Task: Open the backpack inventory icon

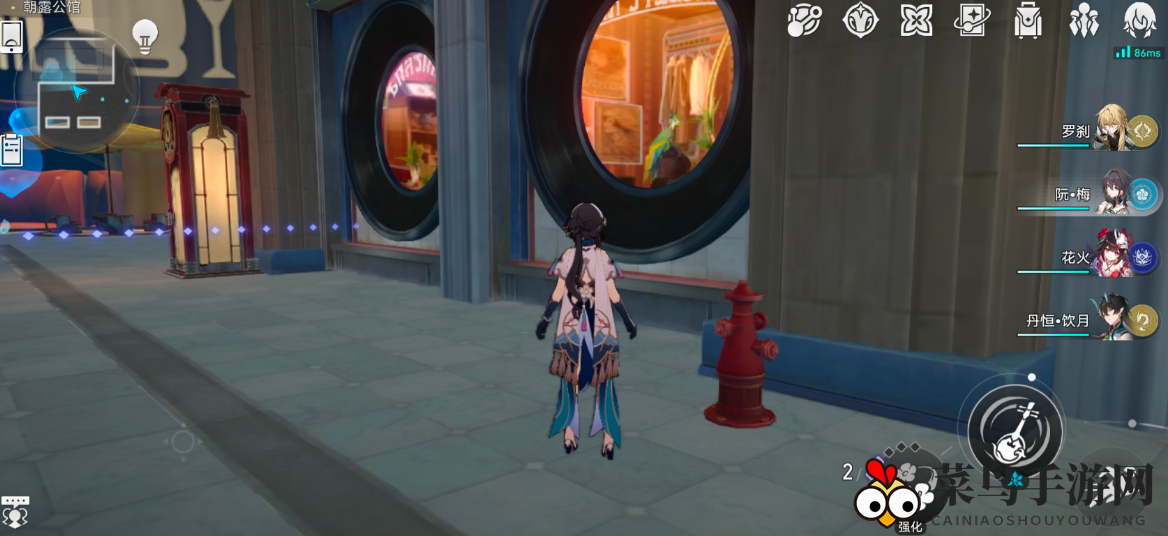Action: coord(1028,19)
